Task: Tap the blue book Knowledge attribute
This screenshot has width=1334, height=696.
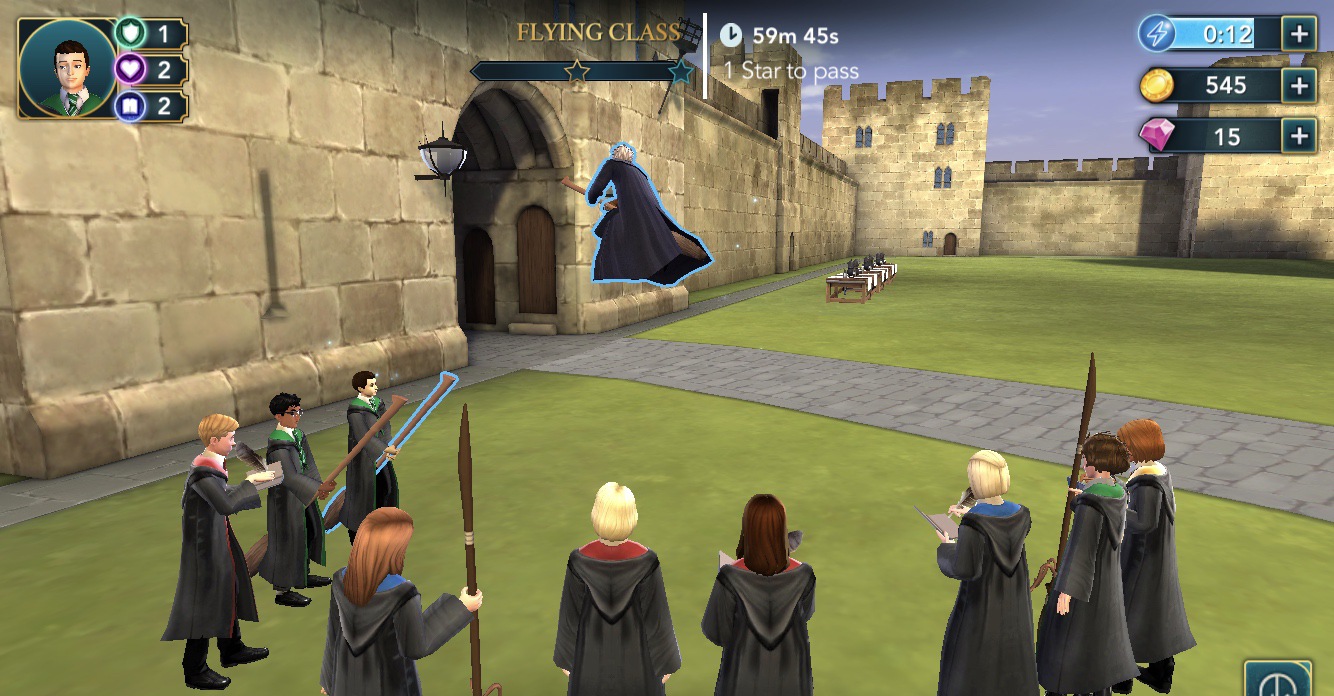Action: tap(131, 105)
